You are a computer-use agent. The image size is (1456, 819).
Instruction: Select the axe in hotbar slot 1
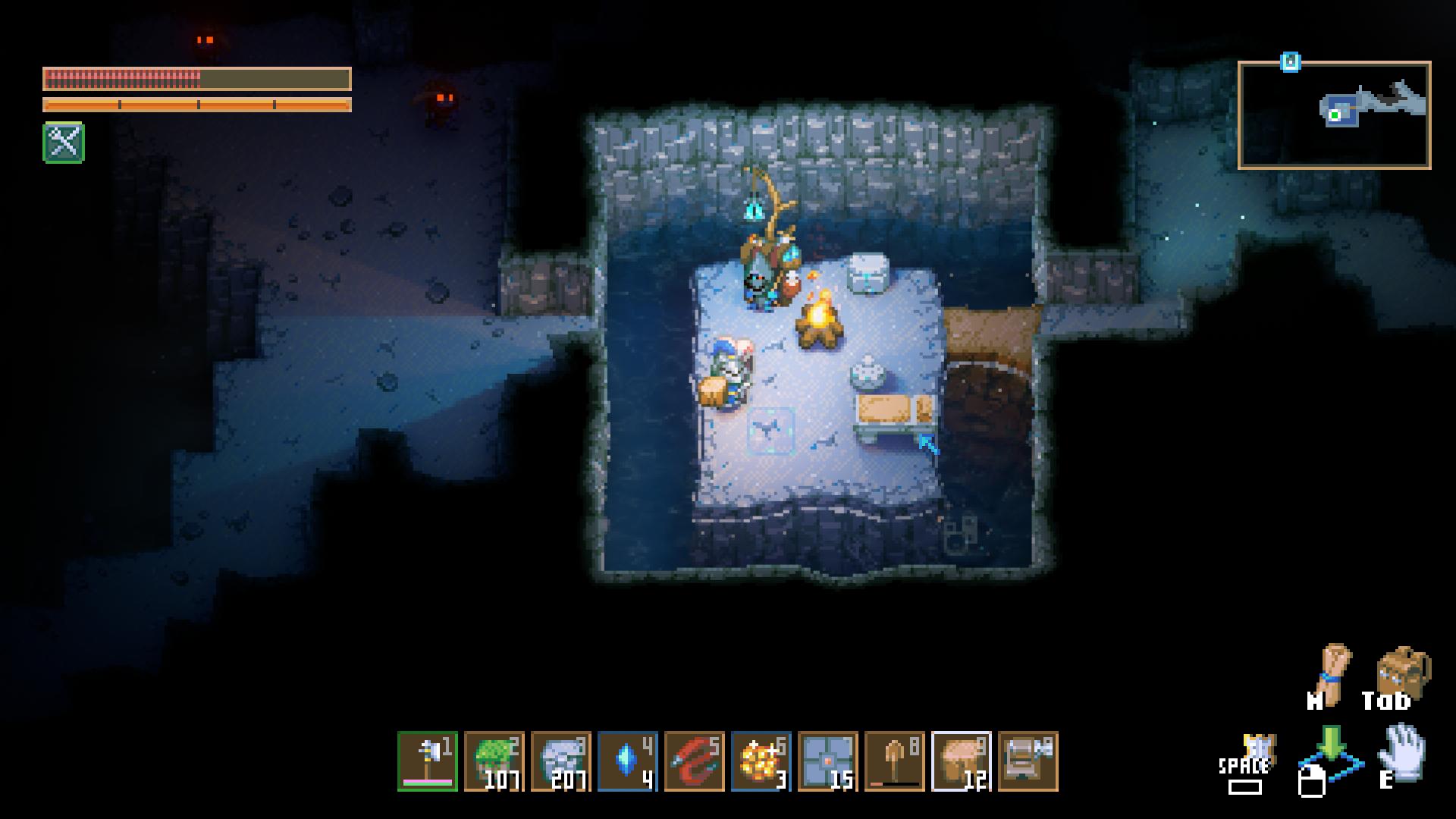point(428,761)
